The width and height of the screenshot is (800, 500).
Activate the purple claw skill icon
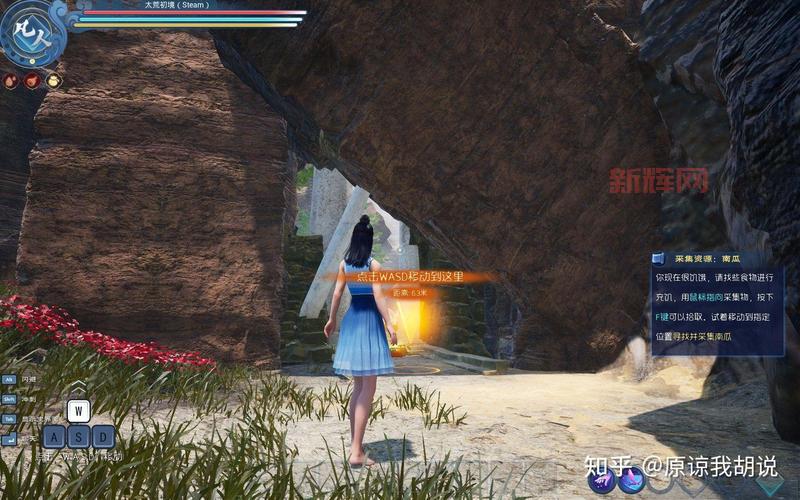[x=602, y=480]
